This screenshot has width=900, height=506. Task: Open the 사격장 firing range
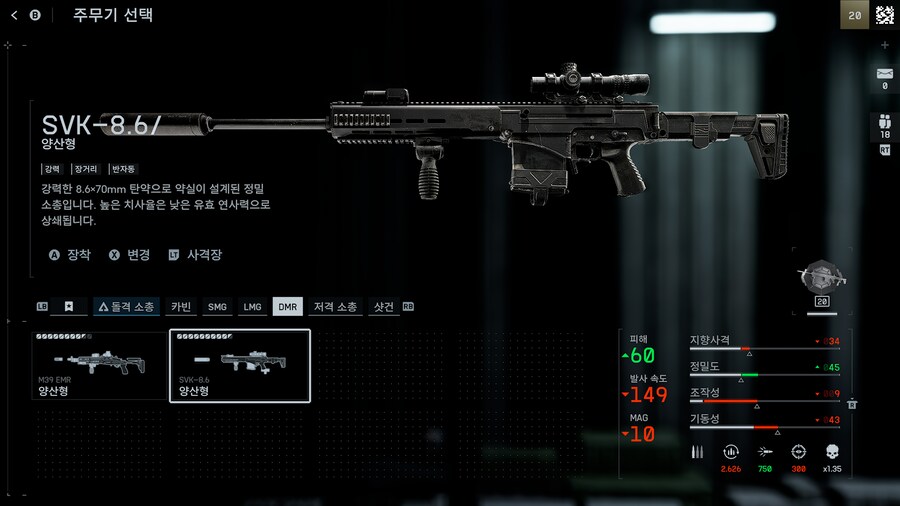tap(195, 255)
